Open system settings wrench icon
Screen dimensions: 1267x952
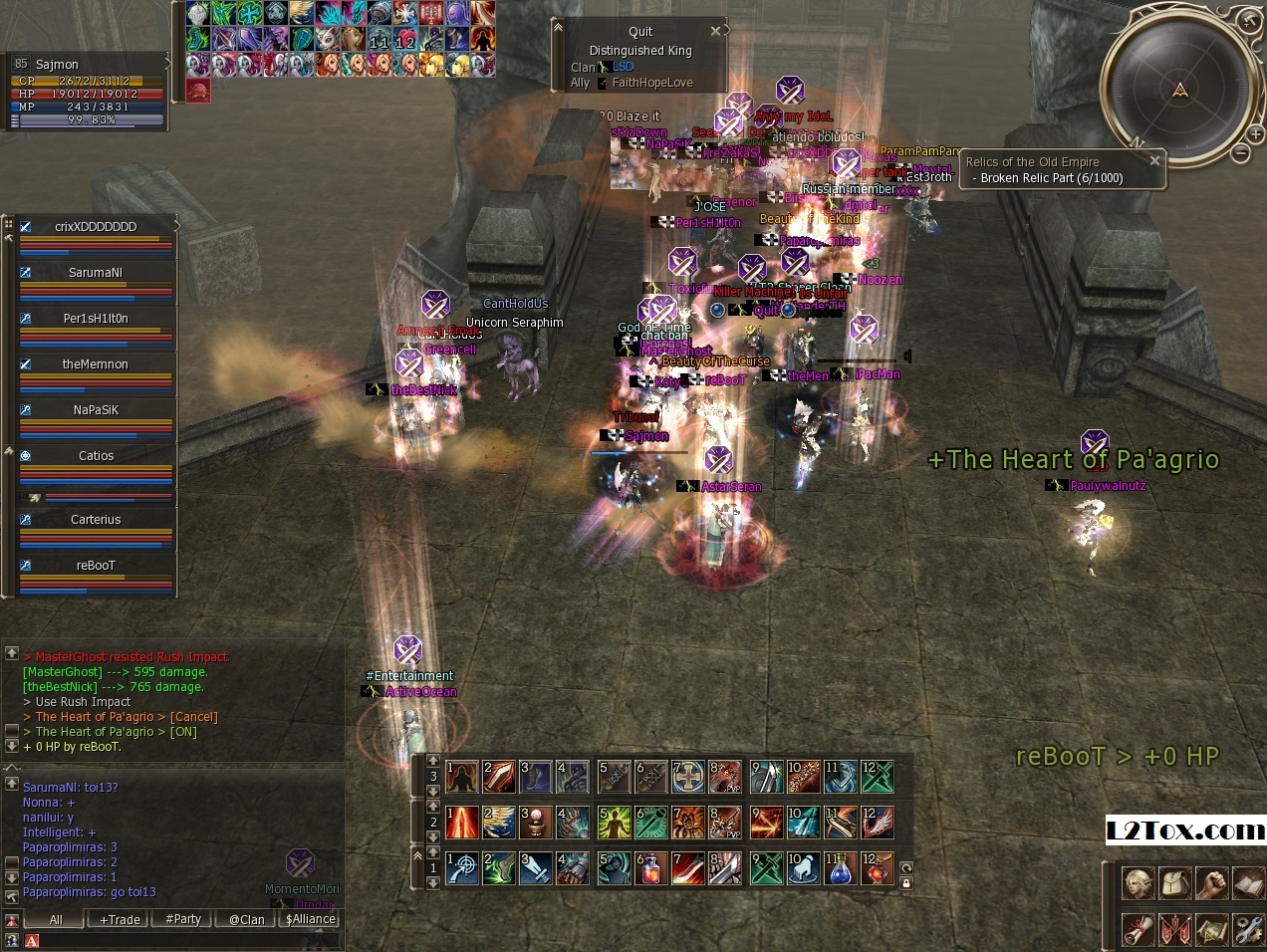coord(1248,929)
